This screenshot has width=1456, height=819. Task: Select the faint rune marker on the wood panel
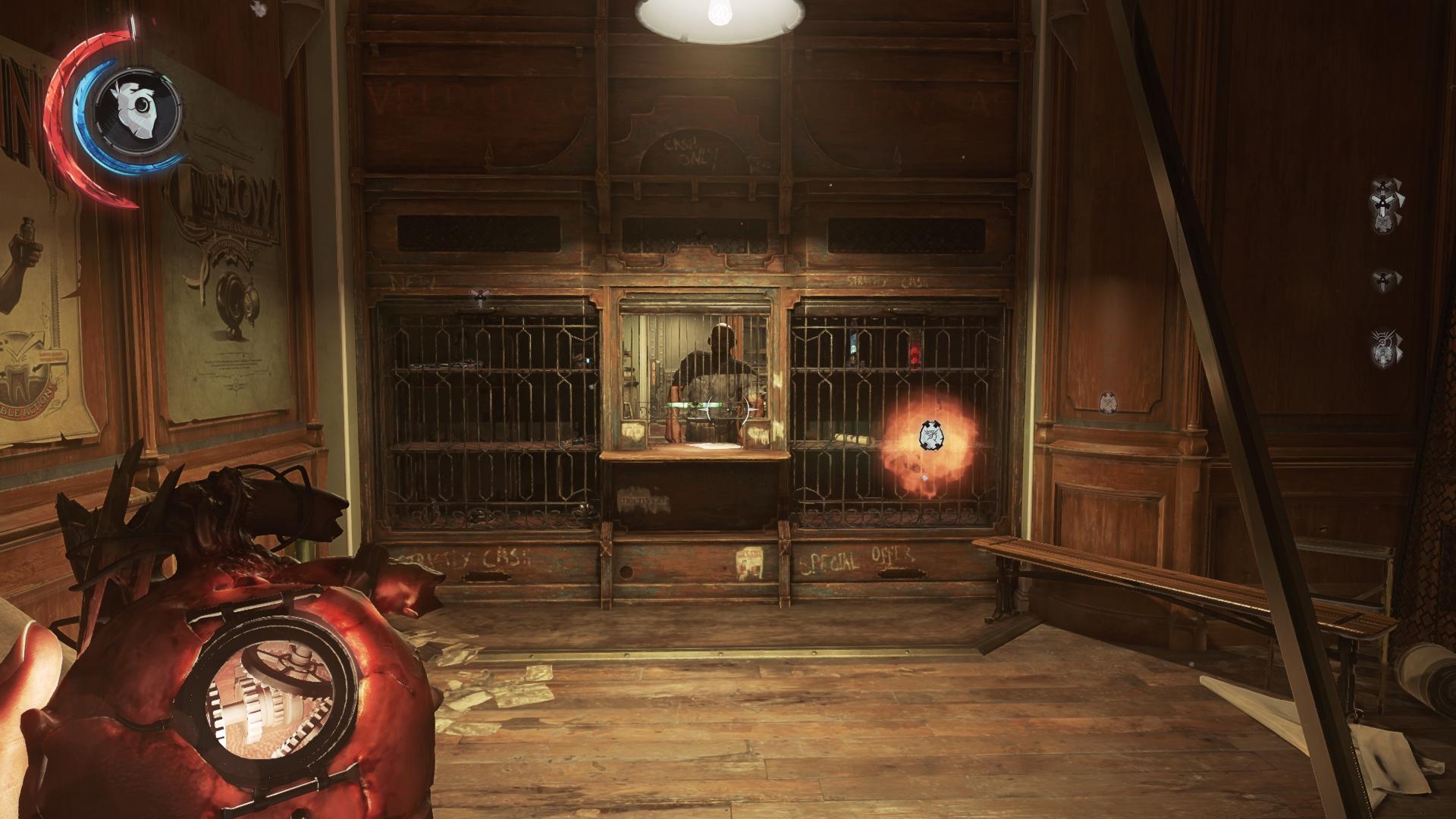click(1108, 400)
